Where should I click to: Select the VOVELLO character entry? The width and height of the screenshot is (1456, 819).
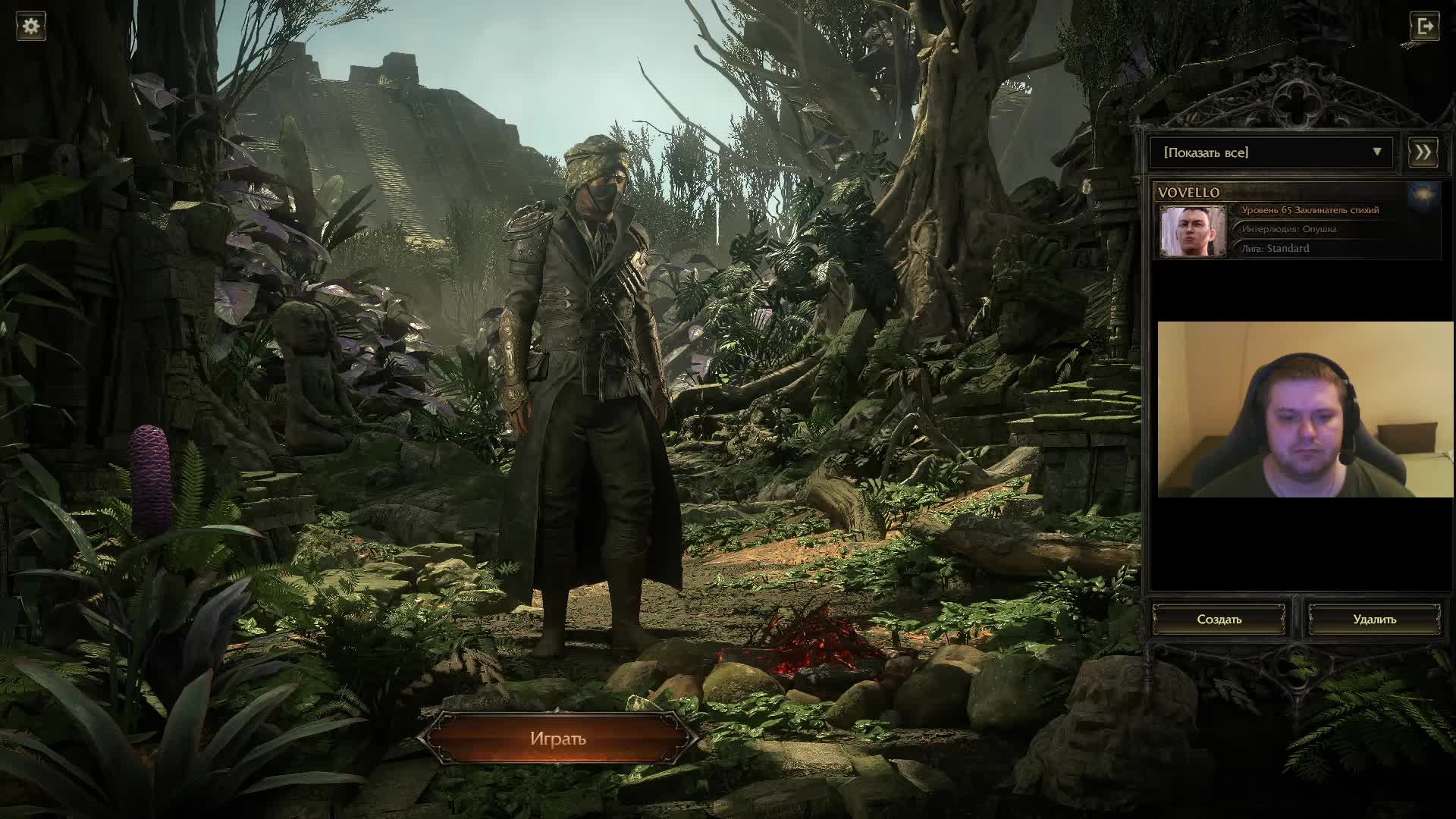point(1297,222)
